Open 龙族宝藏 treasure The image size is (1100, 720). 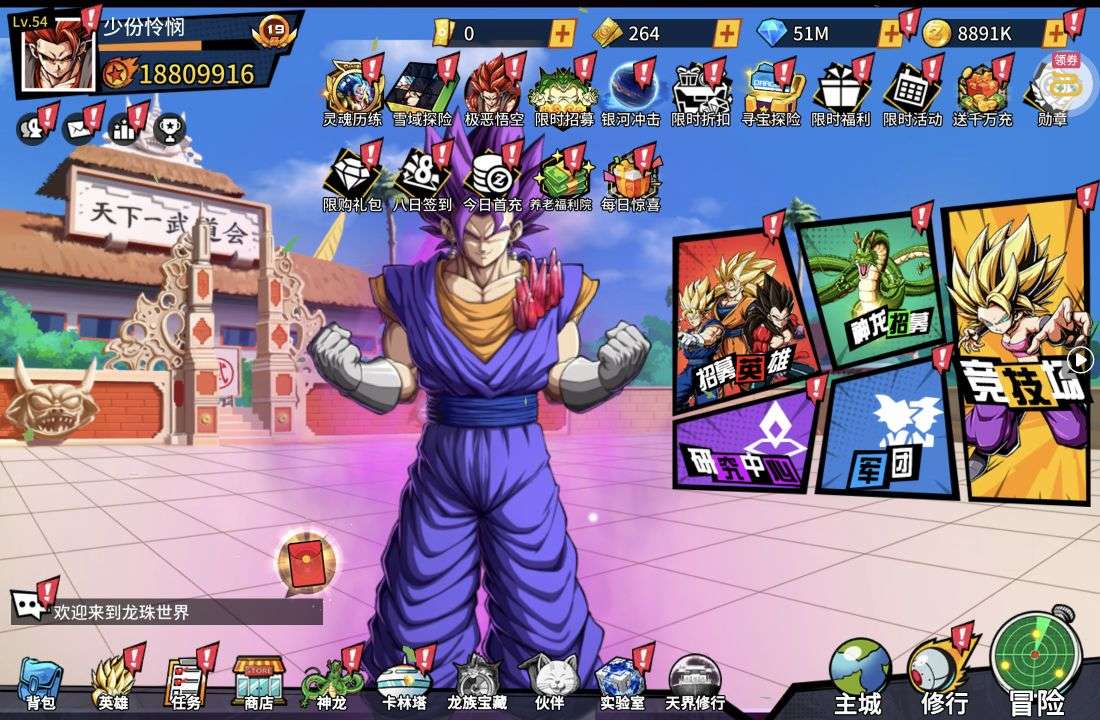click(475, 682)
